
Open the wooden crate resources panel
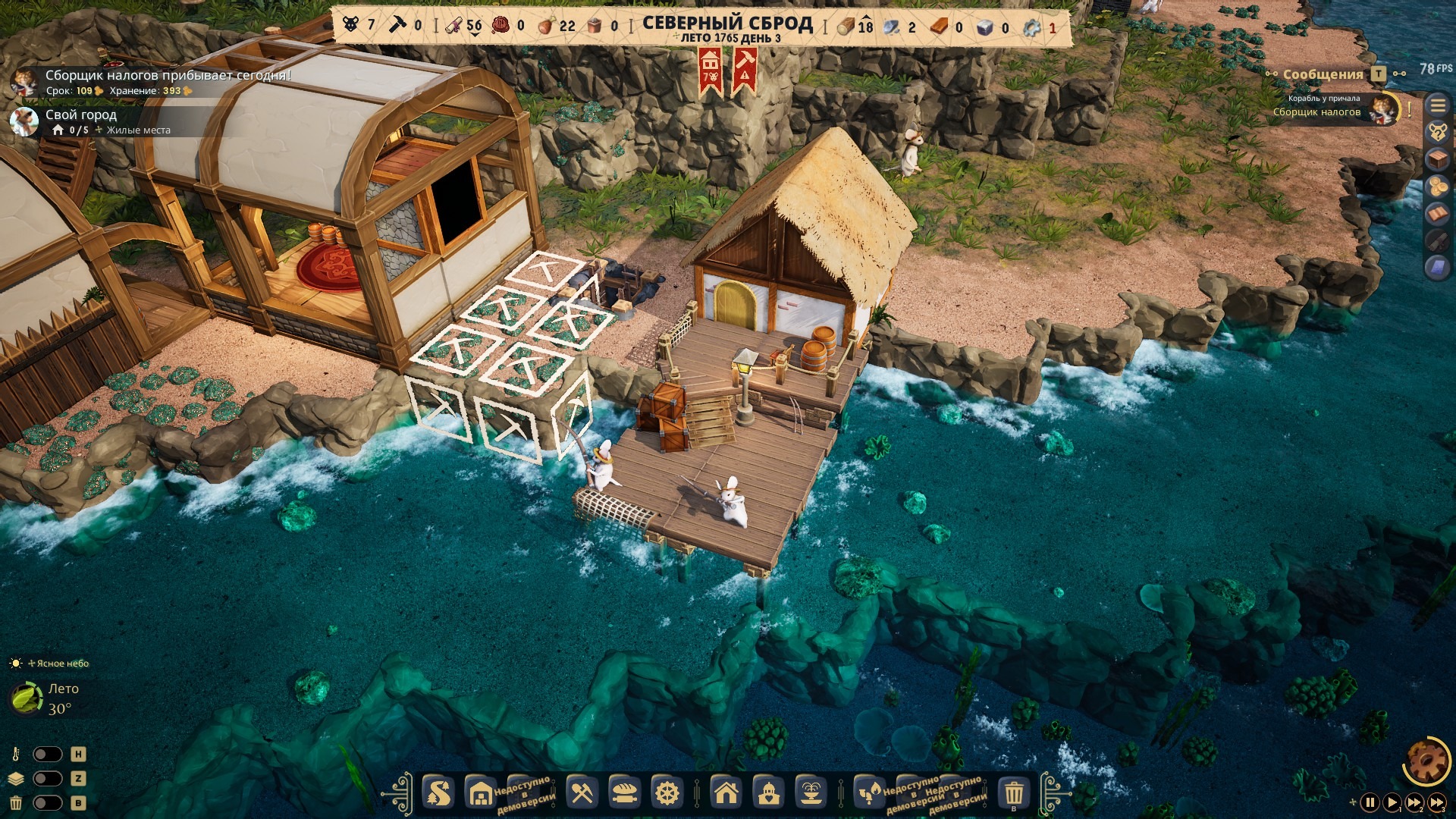pyautogui.click(x=1438, y=160)
